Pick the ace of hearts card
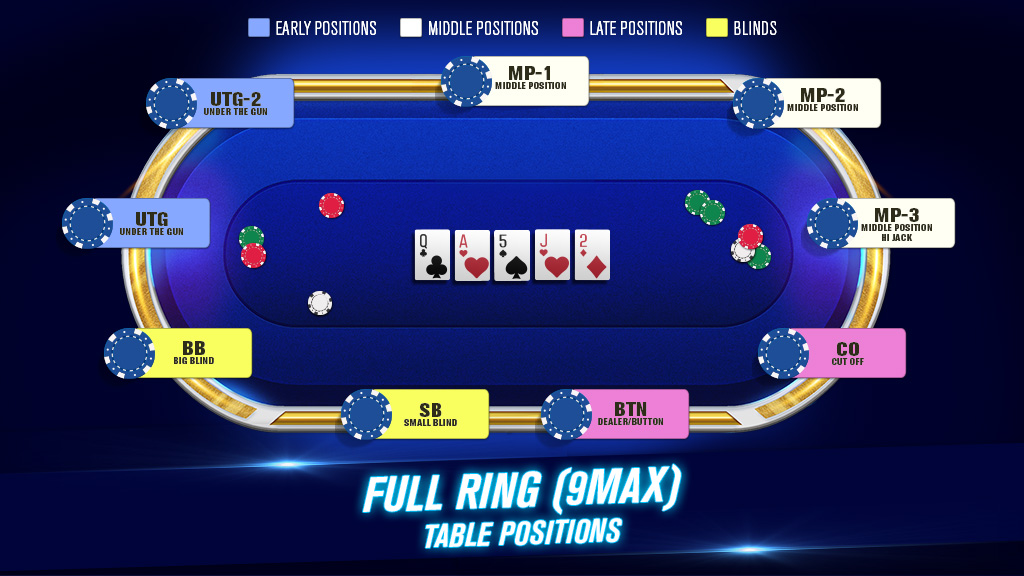1024x576 pixels. pos(472,255)
